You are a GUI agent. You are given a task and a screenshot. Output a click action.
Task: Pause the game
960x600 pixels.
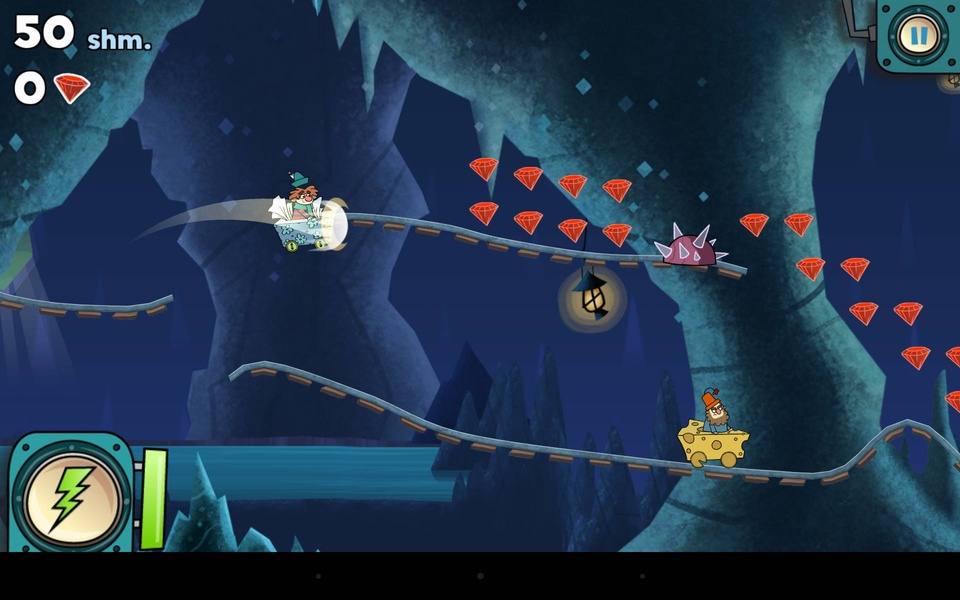point(917,36)
